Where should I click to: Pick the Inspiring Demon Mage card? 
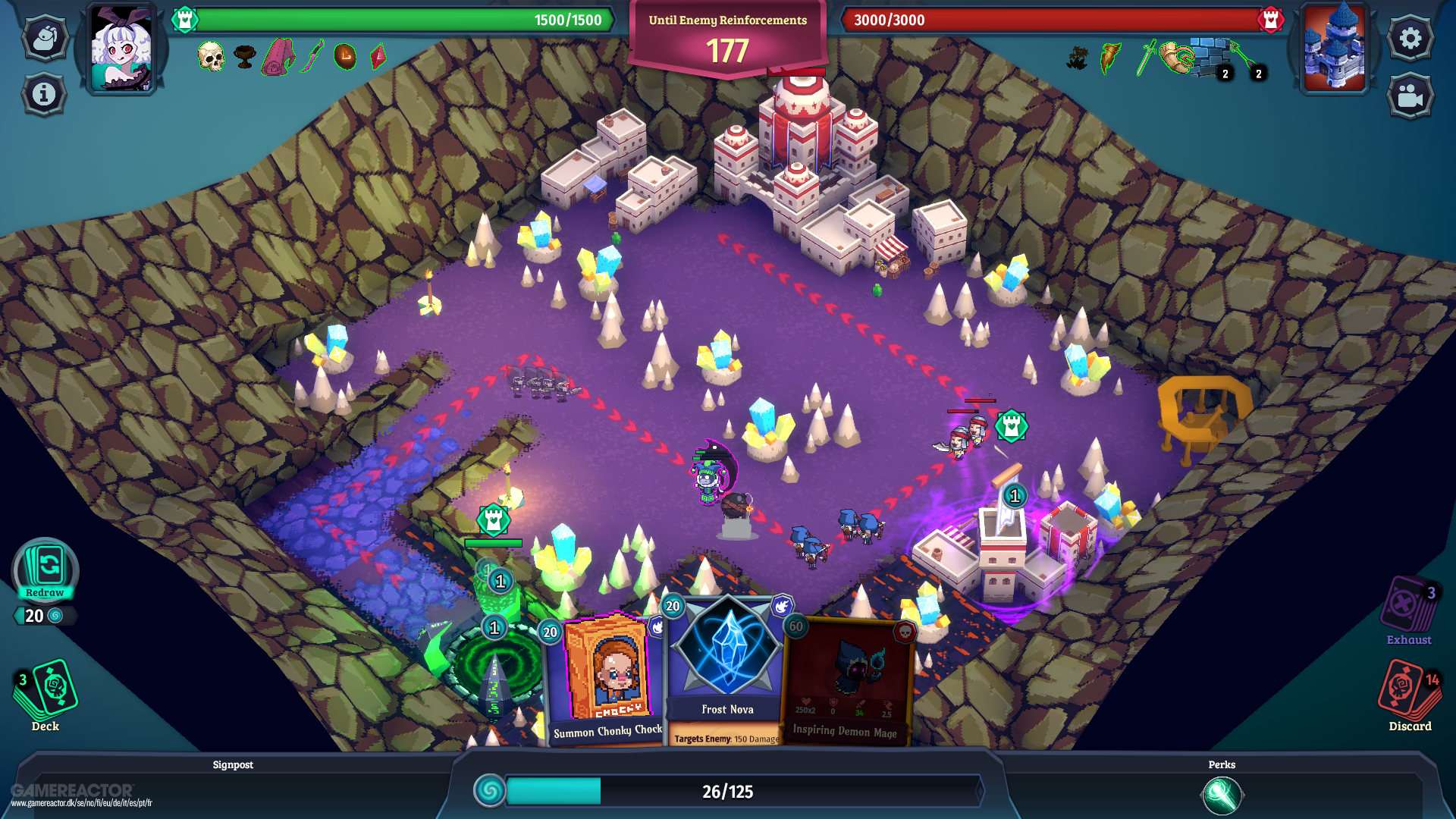[x=847, y=682]
